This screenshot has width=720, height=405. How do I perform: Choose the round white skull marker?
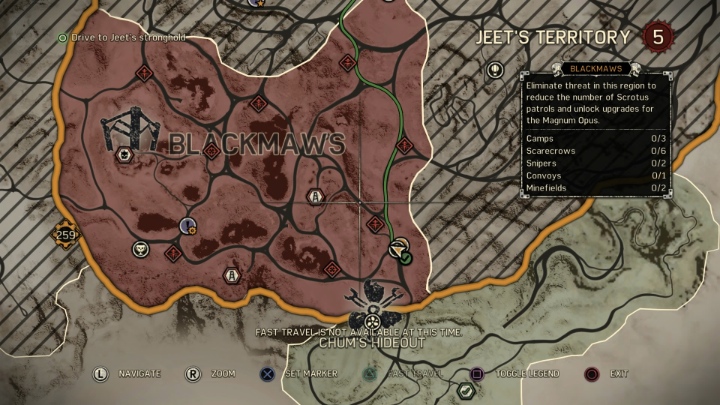coord(140,249)
